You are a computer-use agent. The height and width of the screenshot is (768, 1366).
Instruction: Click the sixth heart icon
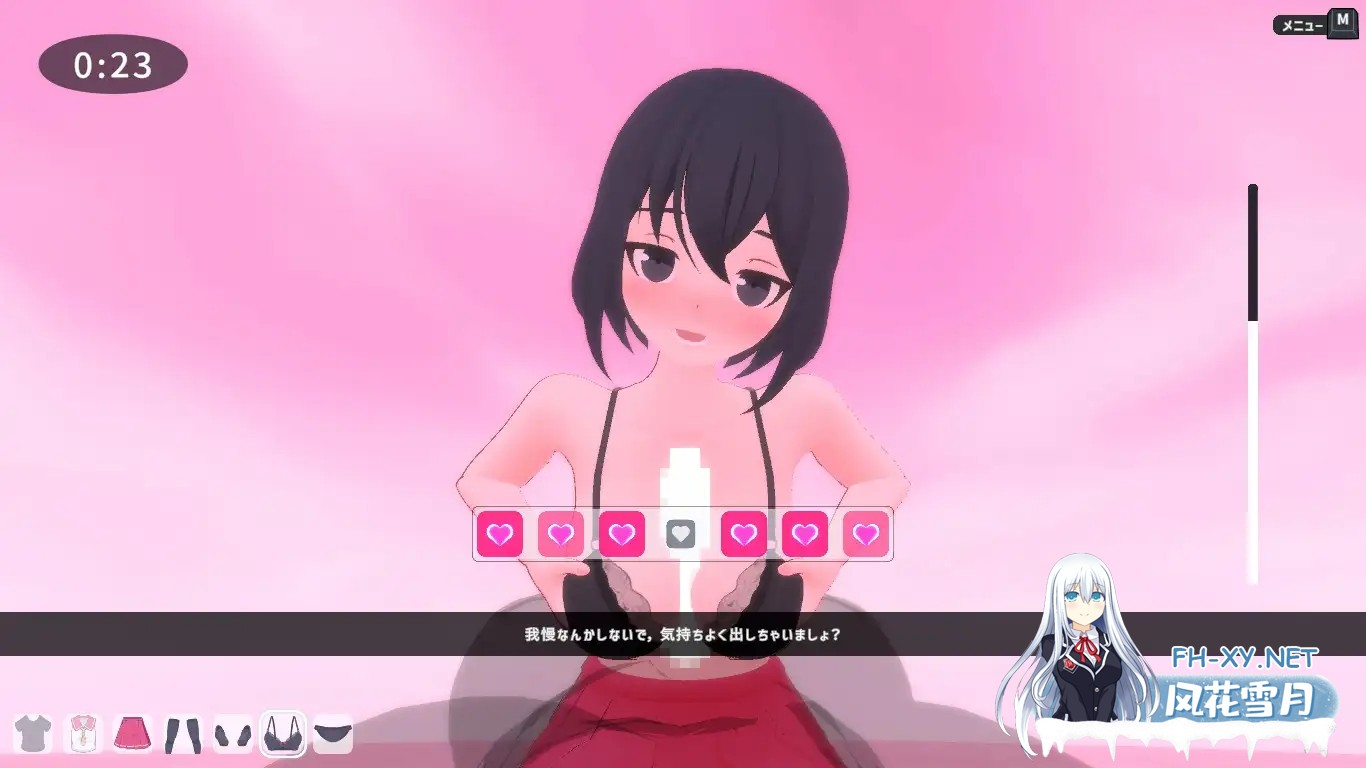pos(804,534)
